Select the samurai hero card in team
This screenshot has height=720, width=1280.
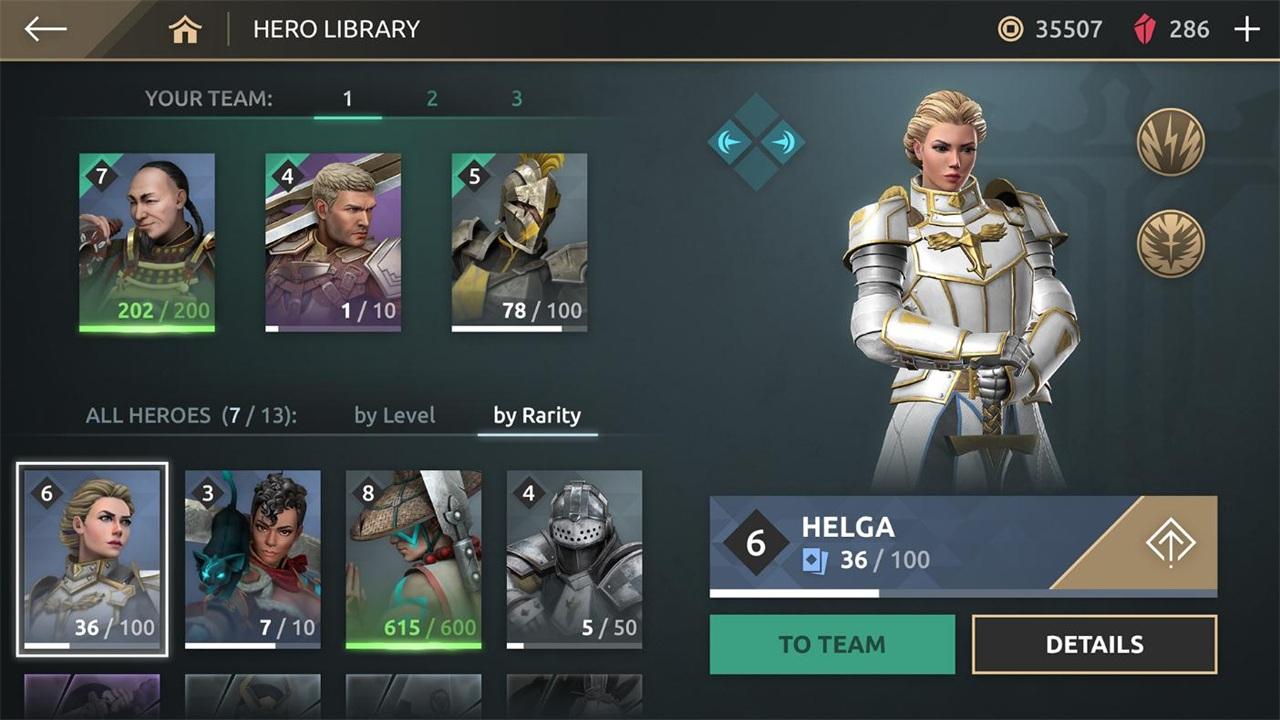tap(147, 242)
